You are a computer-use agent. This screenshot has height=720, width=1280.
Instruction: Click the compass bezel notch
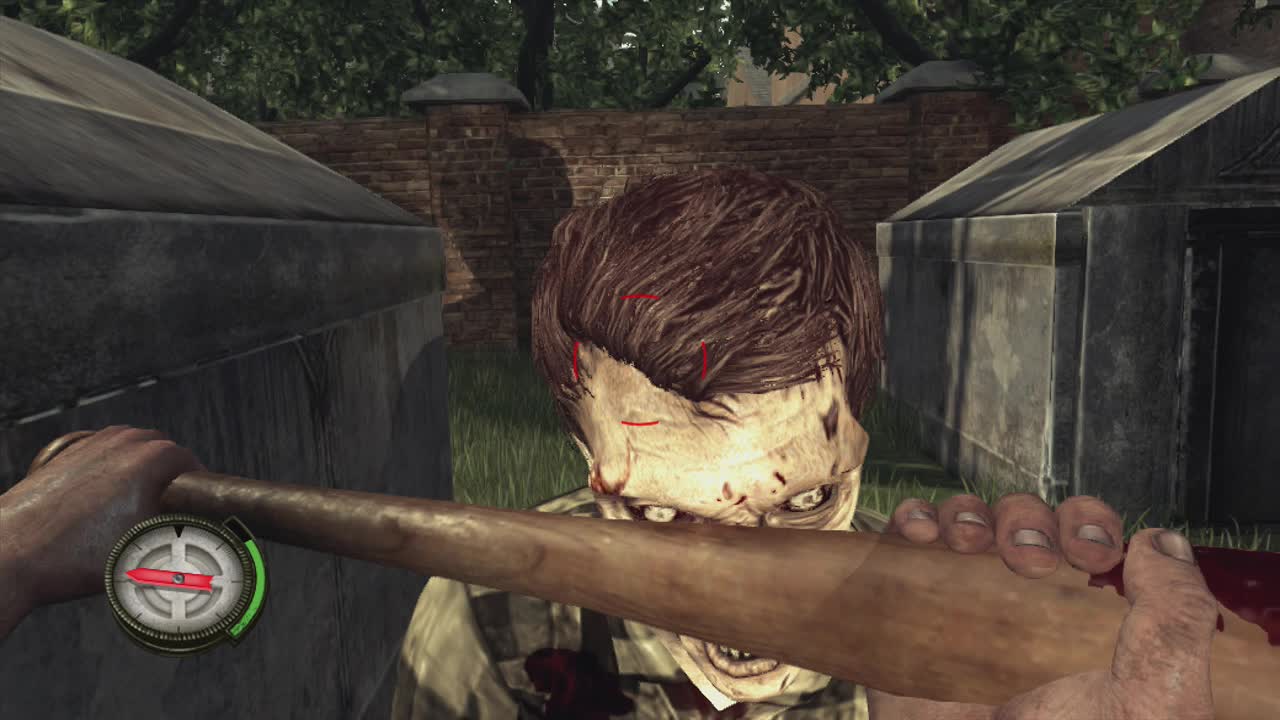(179, 531)
